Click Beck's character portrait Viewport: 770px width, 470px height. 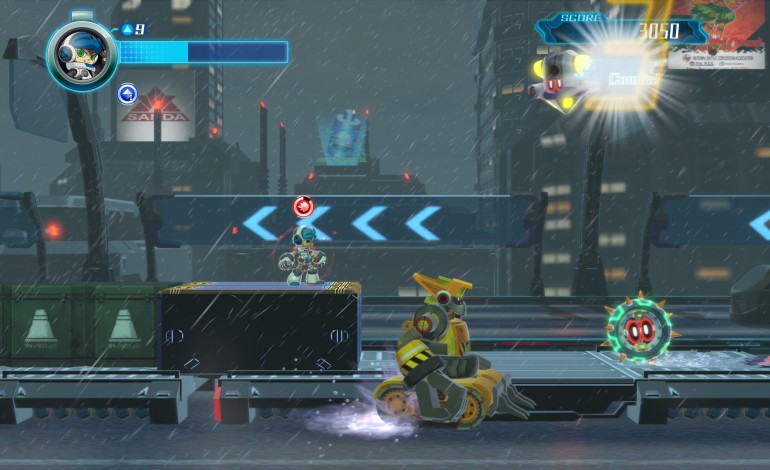click(81, 54)
